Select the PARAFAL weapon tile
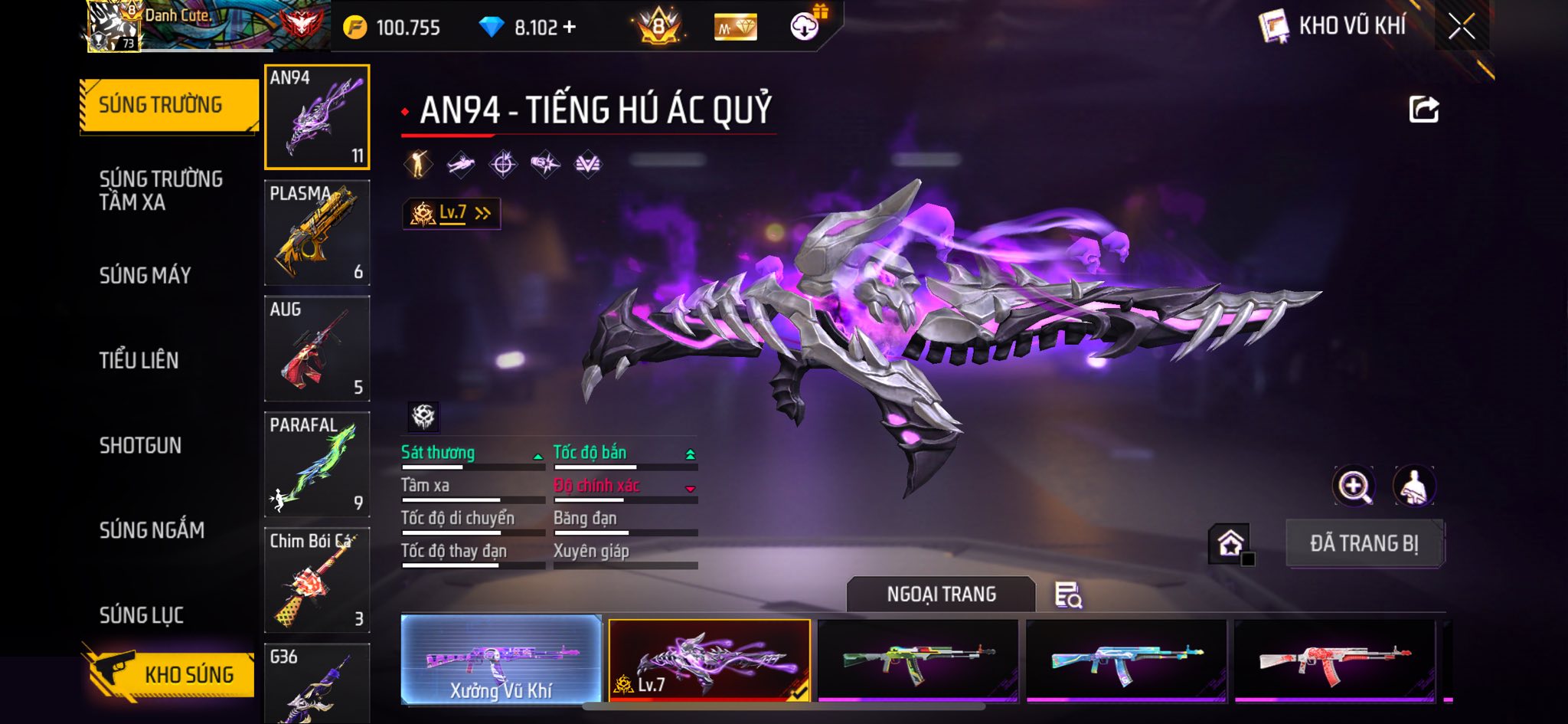The width and height of the screenshot is (1568, 724). point(317,464)
